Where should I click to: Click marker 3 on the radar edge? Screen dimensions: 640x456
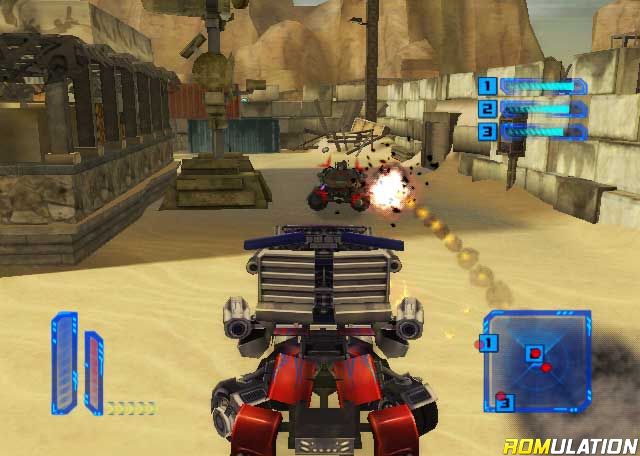click(x=505, y=403)
